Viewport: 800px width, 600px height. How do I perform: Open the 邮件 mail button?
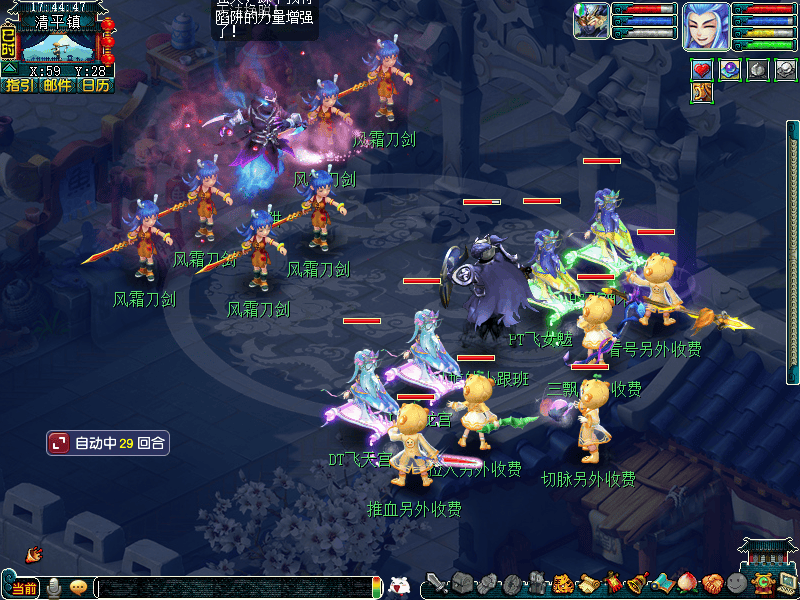pyautogui.click(x=57, y=86)
